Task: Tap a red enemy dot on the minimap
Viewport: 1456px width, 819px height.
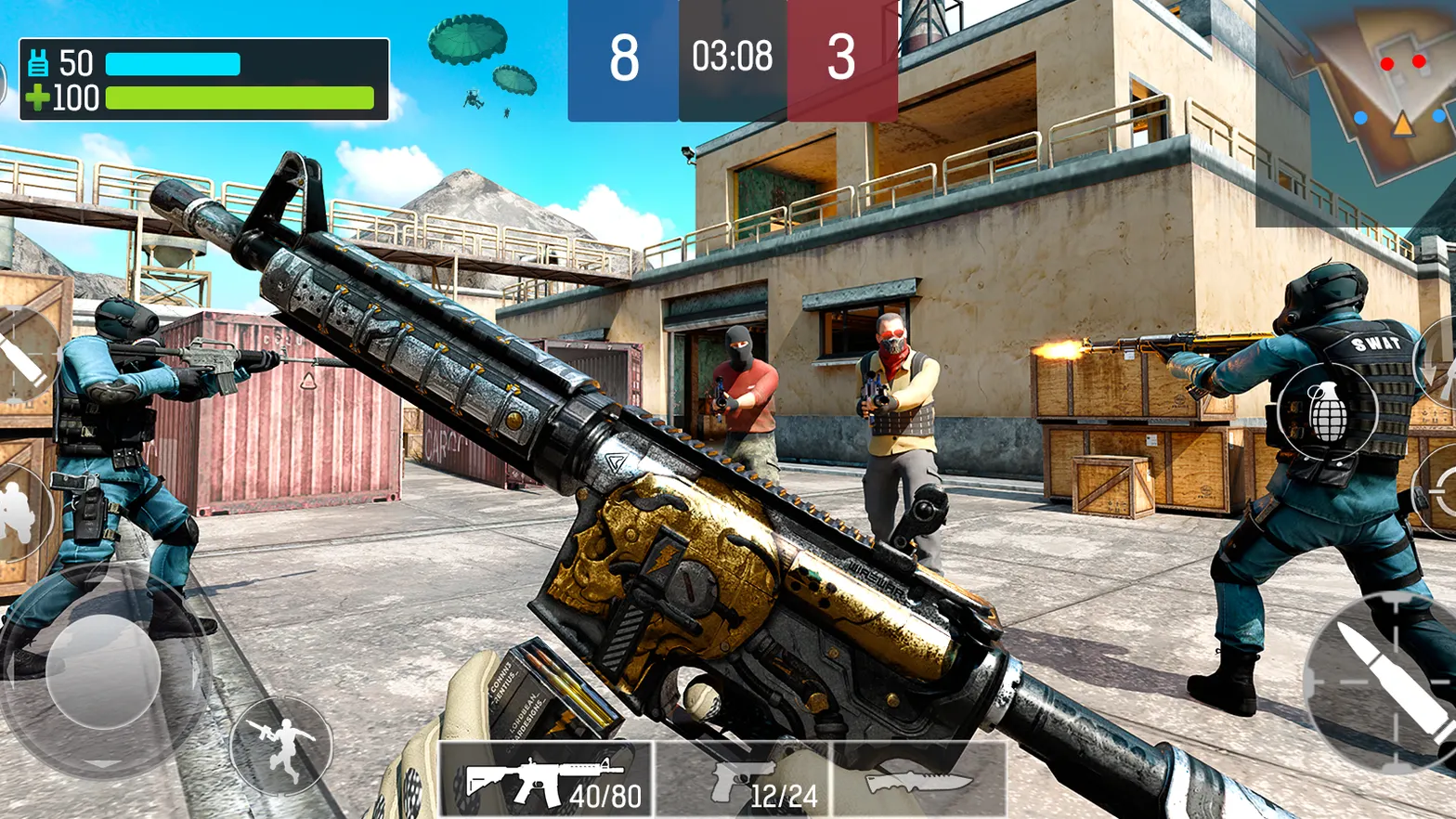Action: tap(1389, 63)
